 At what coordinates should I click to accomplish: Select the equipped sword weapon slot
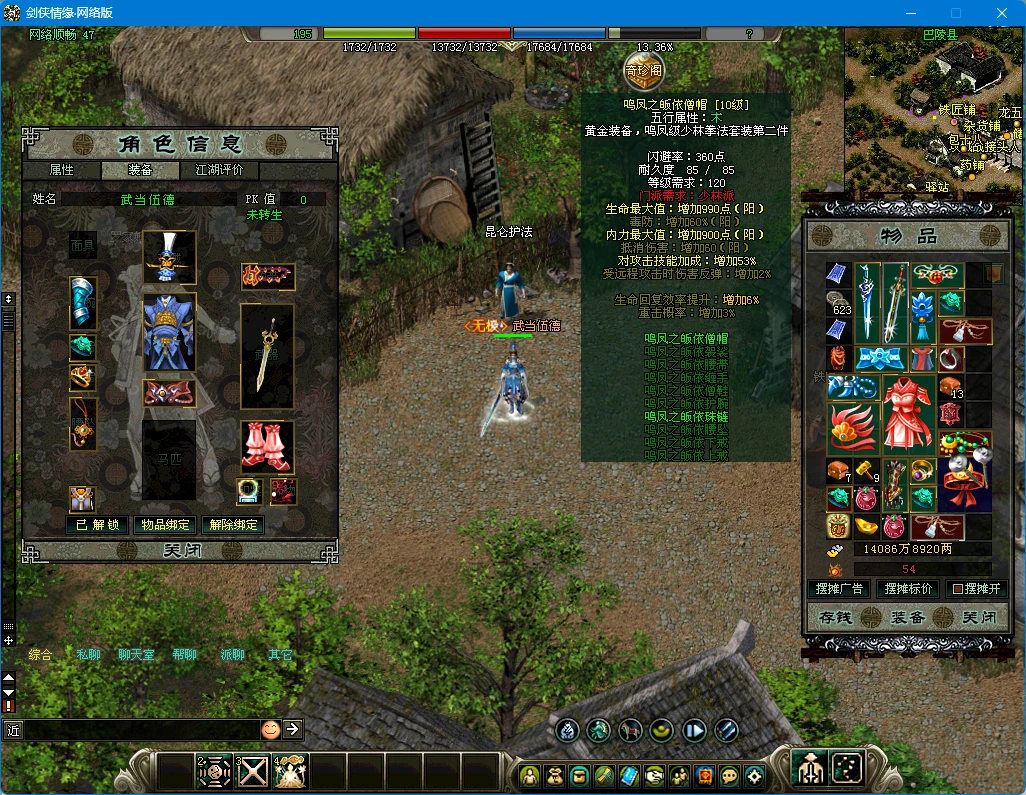pos(267,356)
